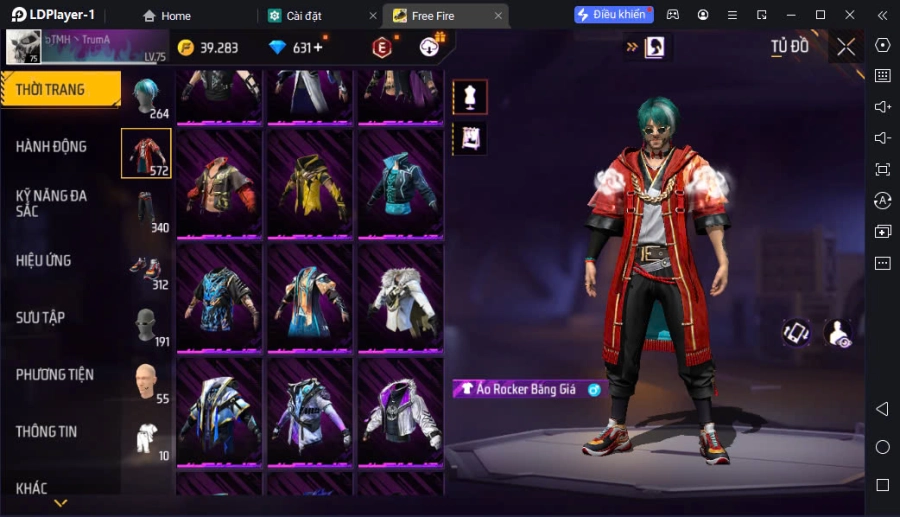Pick the white fur-collared jacket
This screenshot has height=517, width=900.
coord(400,298)
